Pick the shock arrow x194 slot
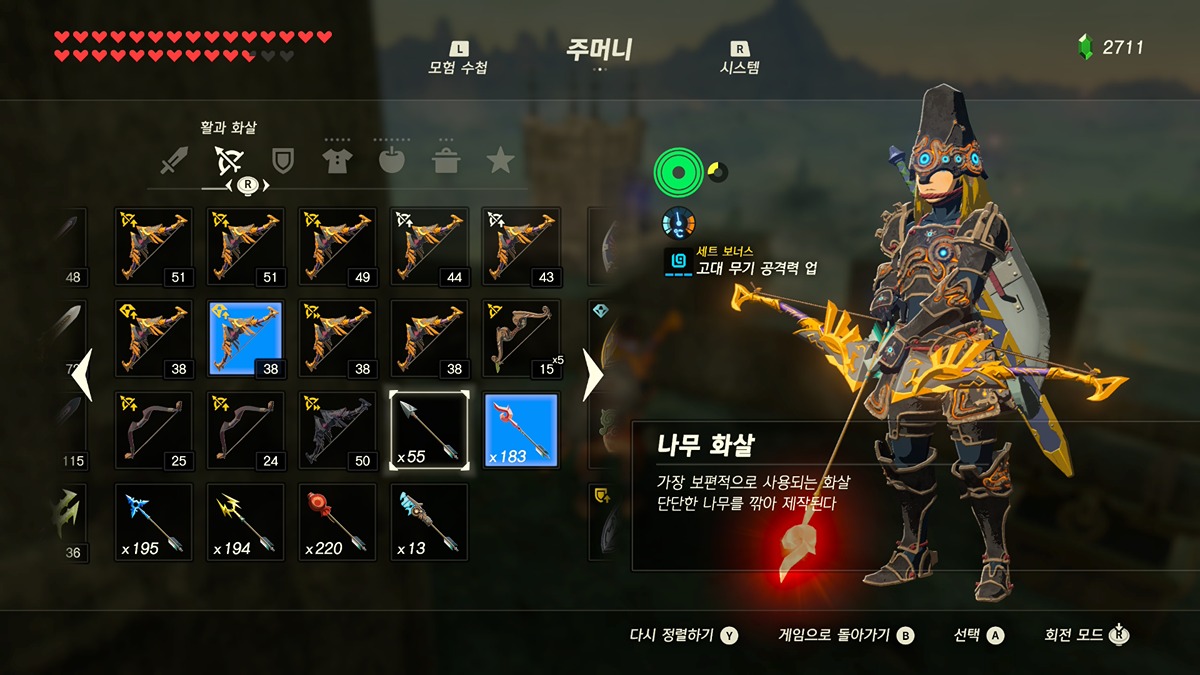Image resolution: width=1200 pixels, height=675 pixels. click(x=245, y=522)
